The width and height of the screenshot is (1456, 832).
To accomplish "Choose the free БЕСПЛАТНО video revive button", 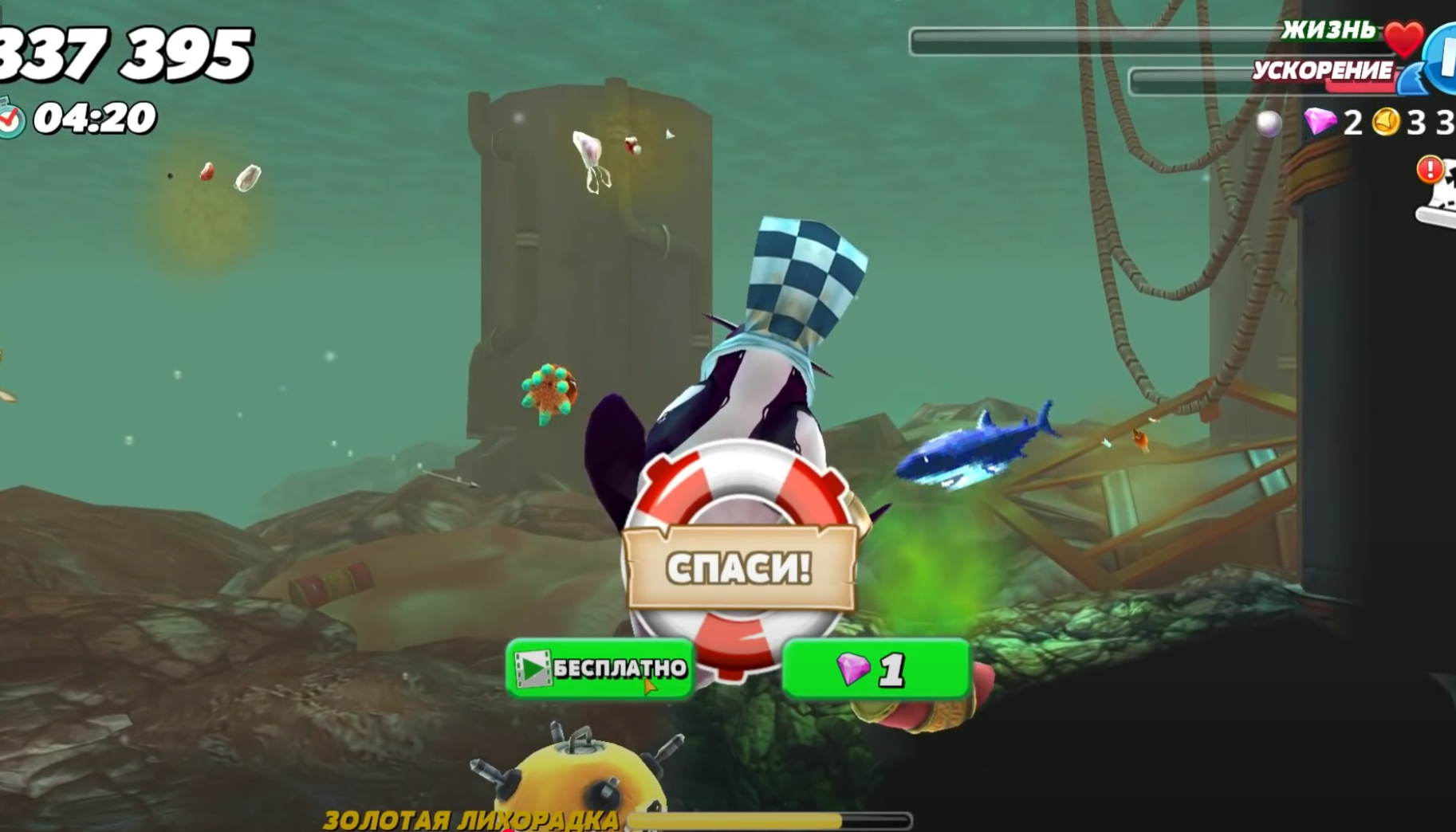I will [600, 668].
